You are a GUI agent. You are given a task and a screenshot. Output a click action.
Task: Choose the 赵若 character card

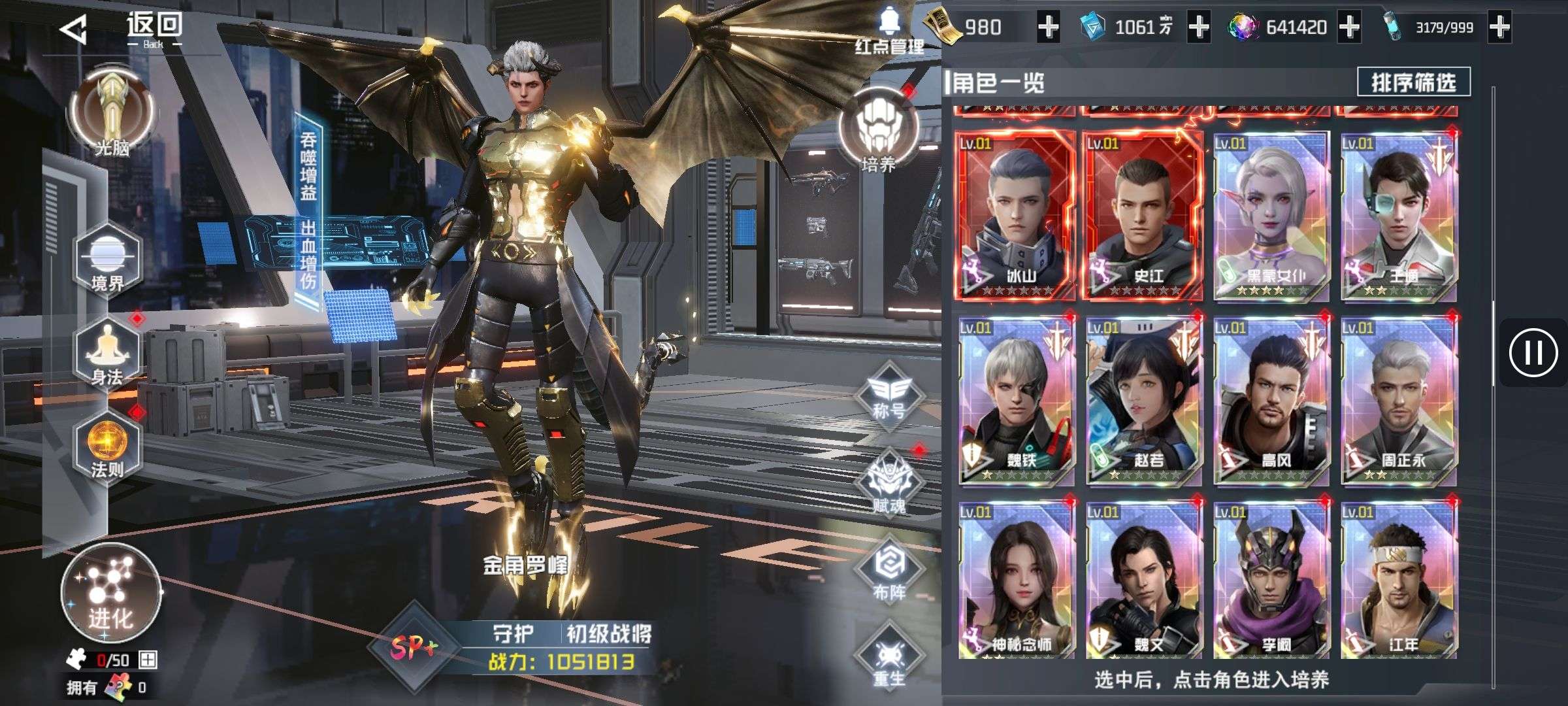coord(1143,401)
